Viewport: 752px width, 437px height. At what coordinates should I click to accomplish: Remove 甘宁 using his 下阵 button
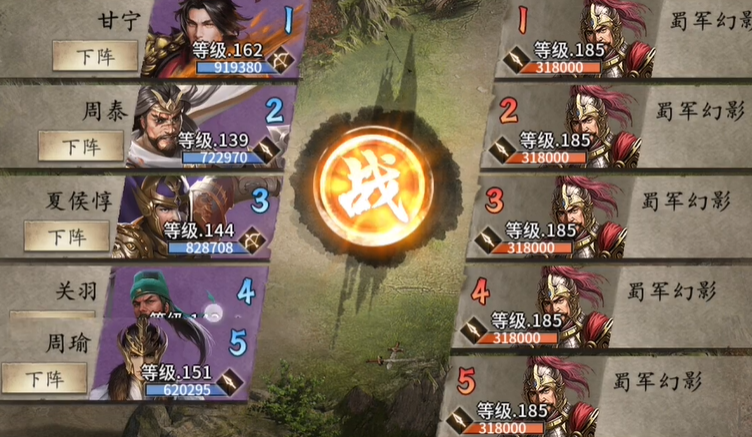(95, 57)
